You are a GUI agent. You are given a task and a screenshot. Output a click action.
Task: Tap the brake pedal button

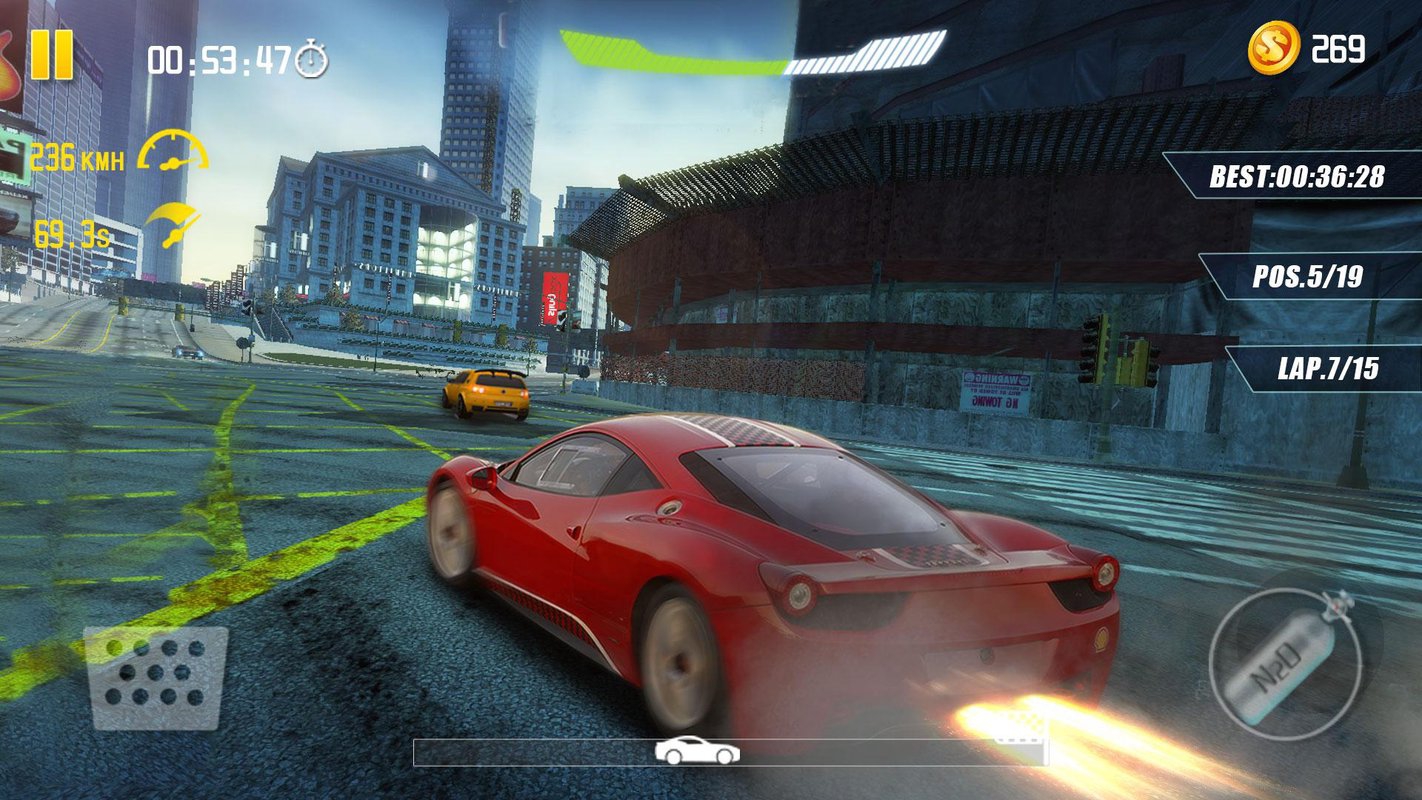pos(155,677)
